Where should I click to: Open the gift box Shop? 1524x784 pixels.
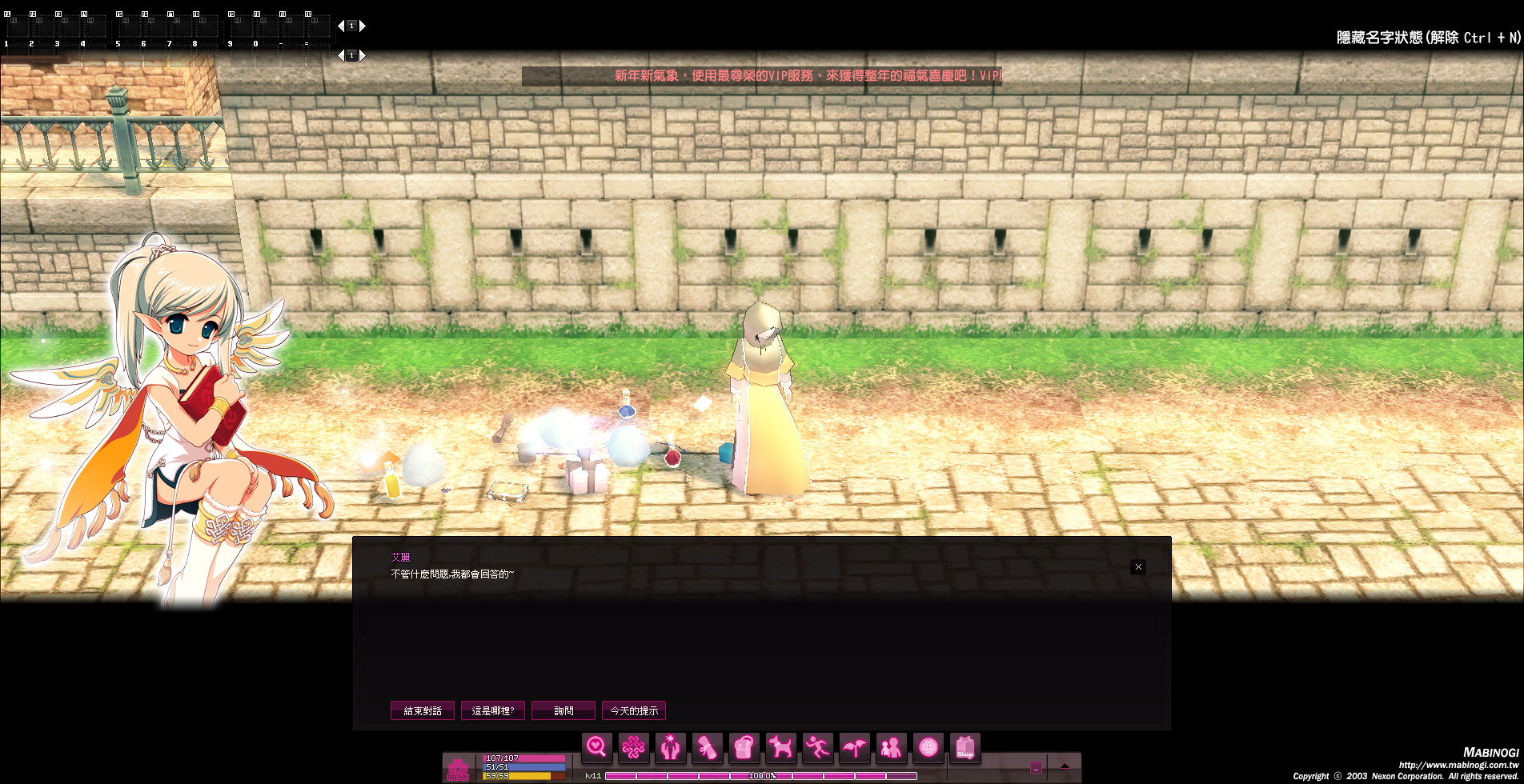[x=965, y=748]
